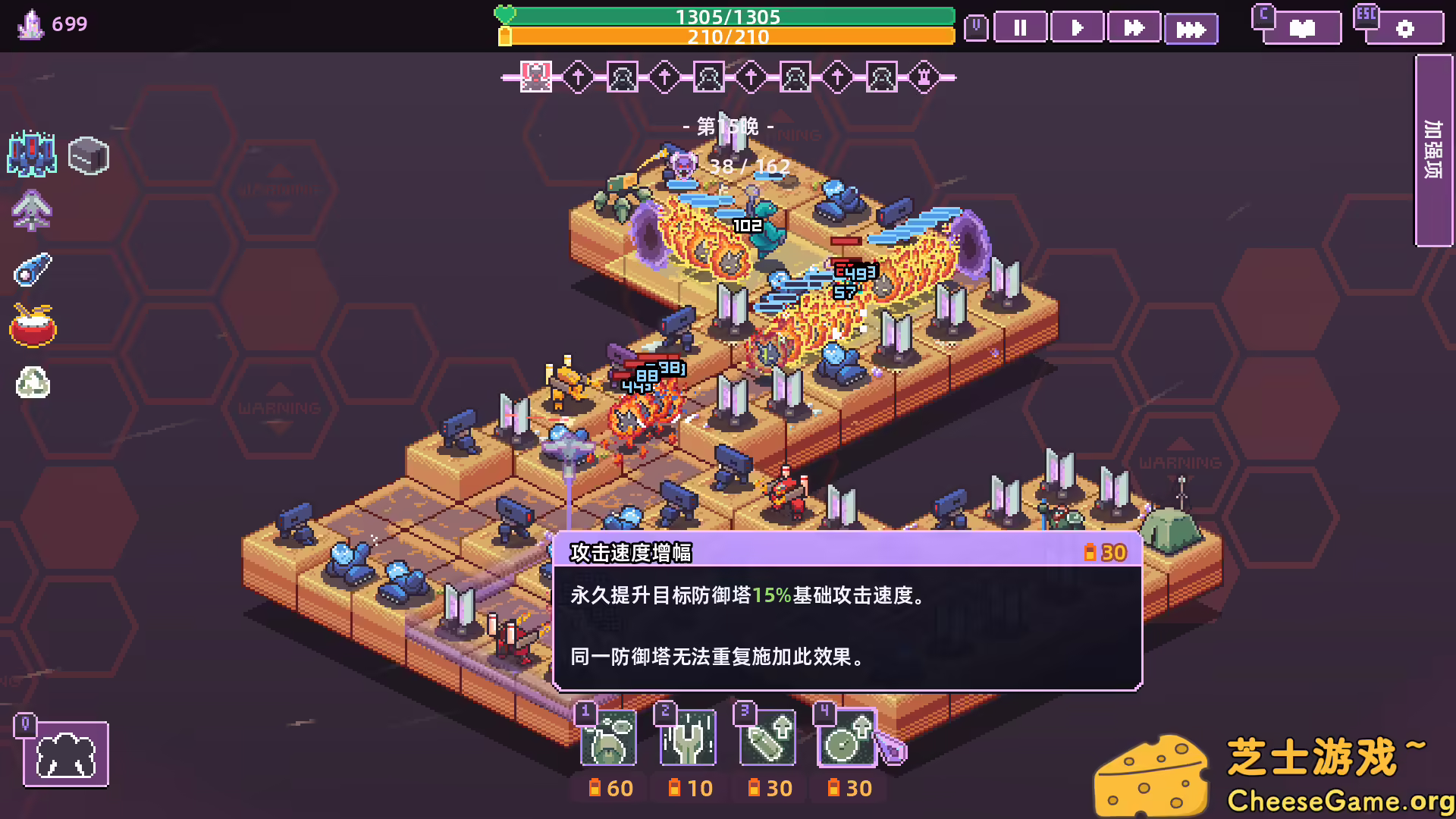
Task: Click the green 1305/1305 health bar
Action: tap(728, 15)
